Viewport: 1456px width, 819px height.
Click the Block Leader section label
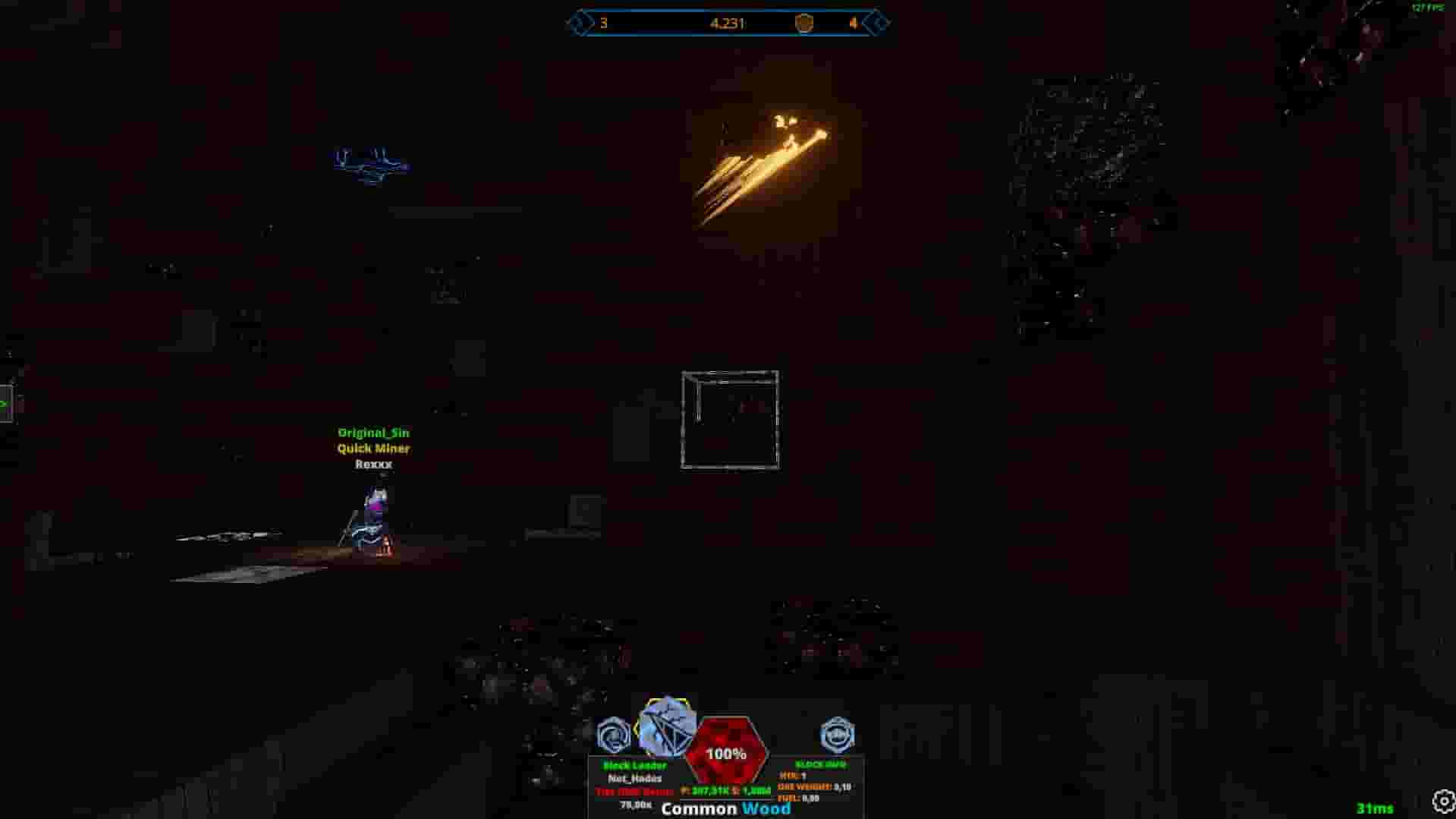(634, 766)
